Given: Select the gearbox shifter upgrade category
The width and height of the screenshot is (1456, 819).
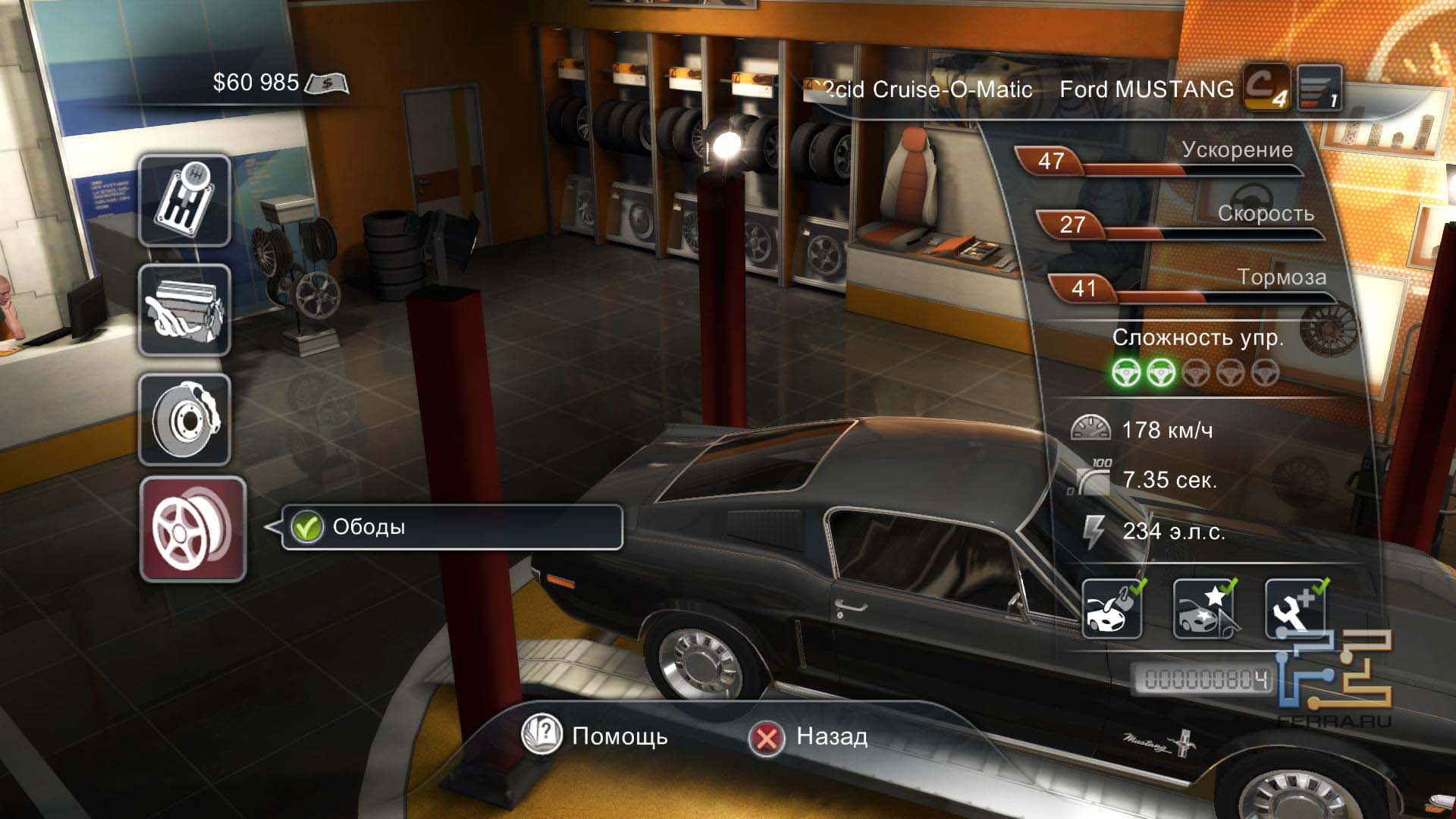Looking at the screenshot, I should [x=184, y=201].
